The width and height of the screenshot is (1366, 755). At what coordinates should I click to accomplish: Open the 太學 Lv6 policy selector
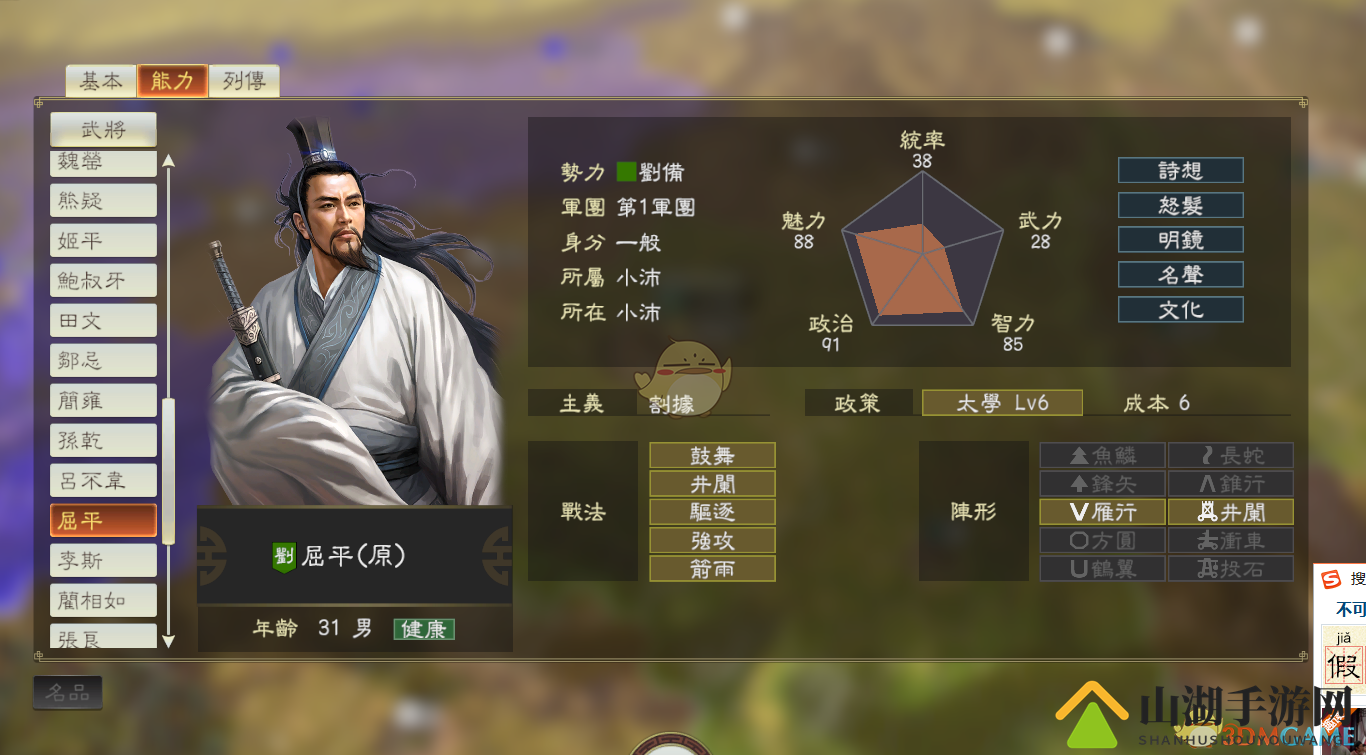coord(1001,402)
